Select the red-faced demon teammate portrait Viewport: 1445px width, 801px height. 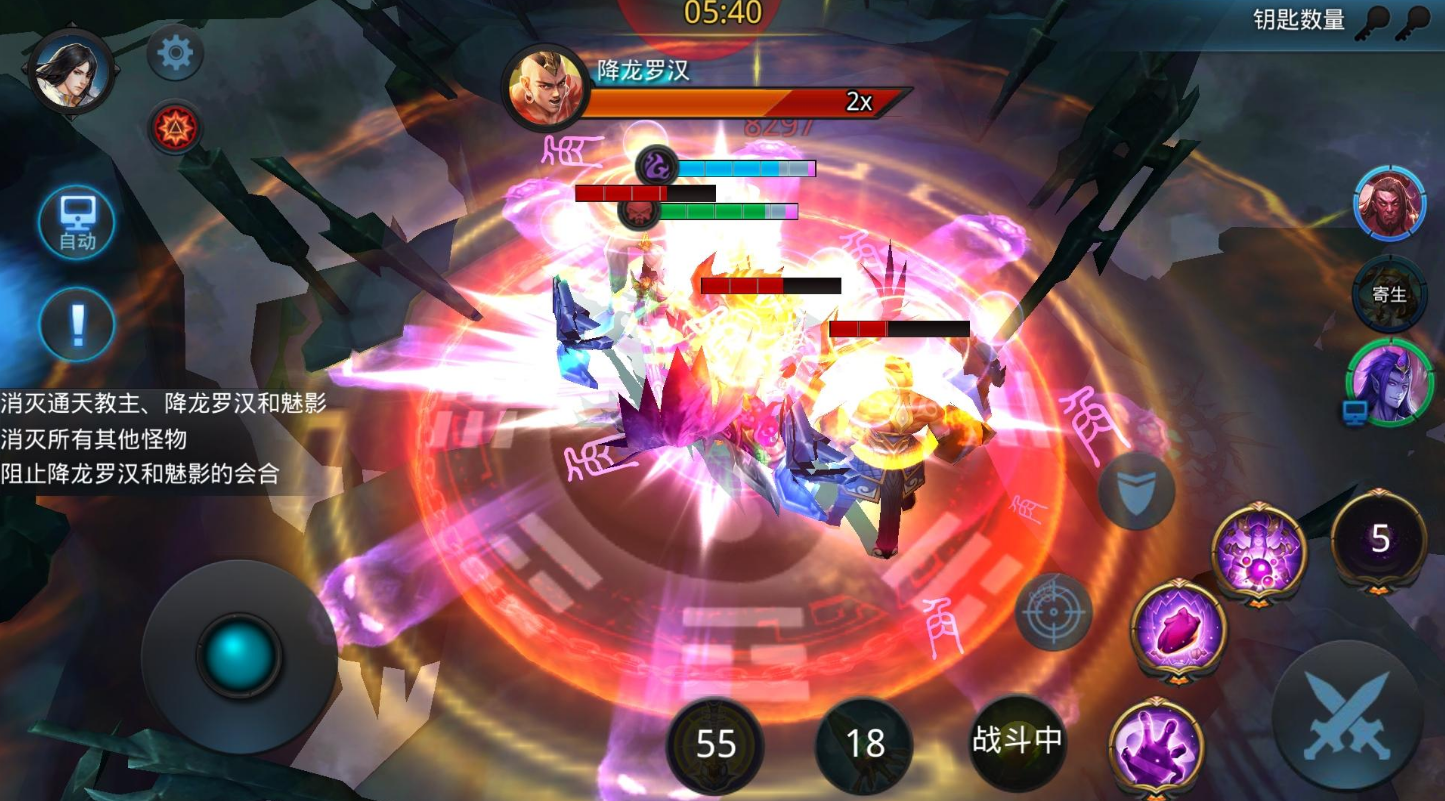tap(1389, 204)
